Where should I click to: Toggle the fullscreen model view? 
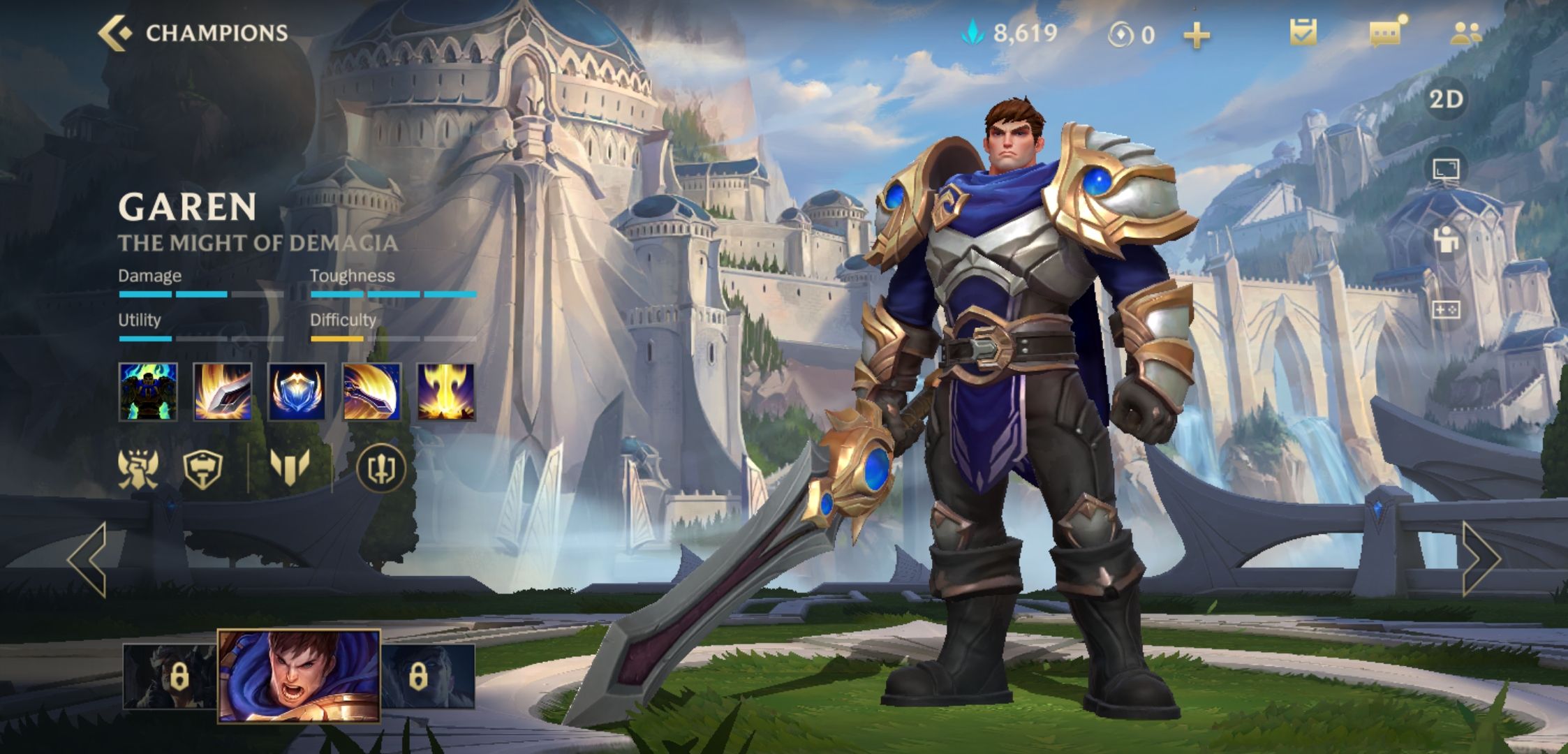coord(1446,169)
